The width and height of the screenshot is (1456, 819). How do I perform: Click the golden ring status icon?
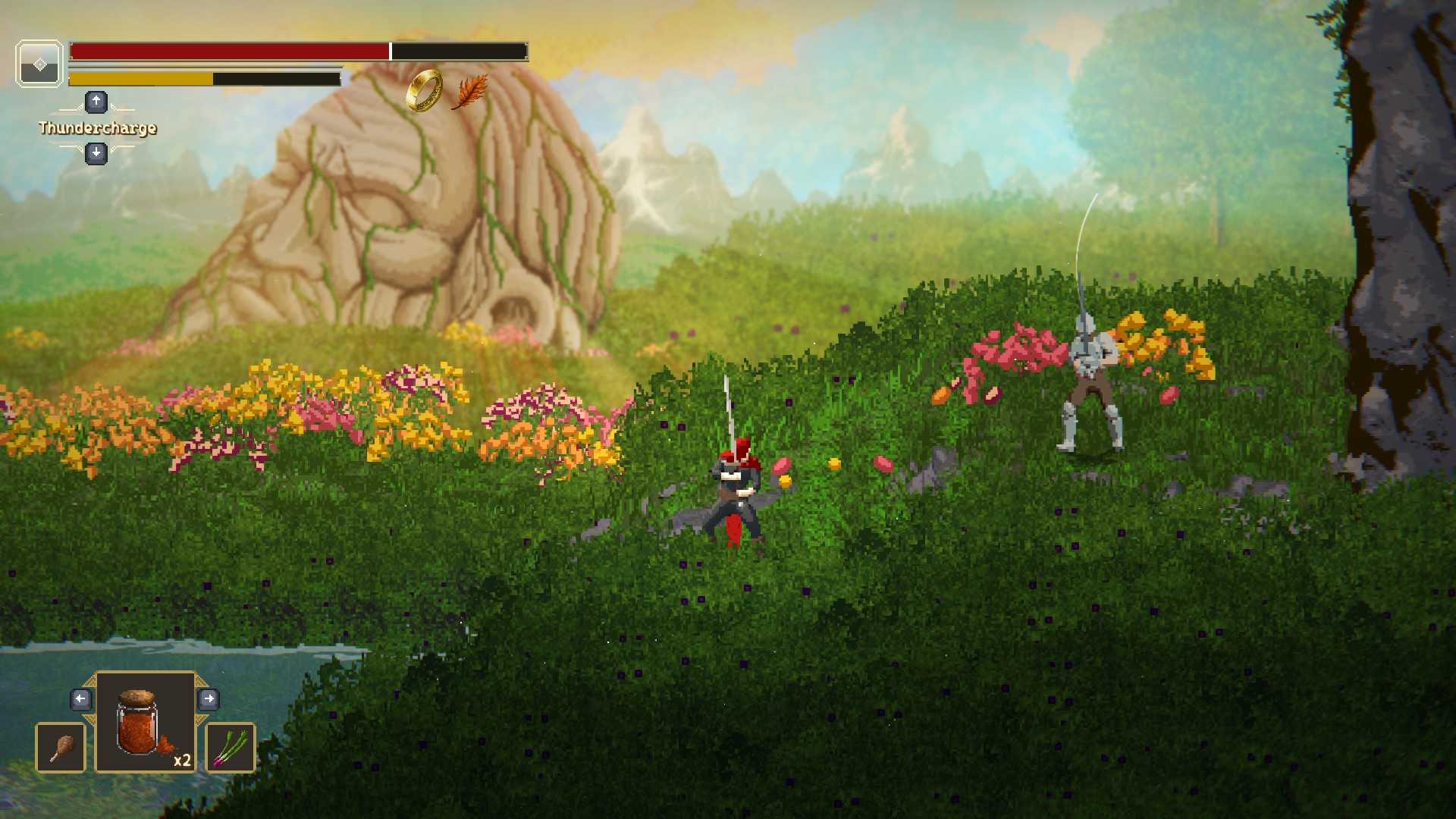(424, 90)
